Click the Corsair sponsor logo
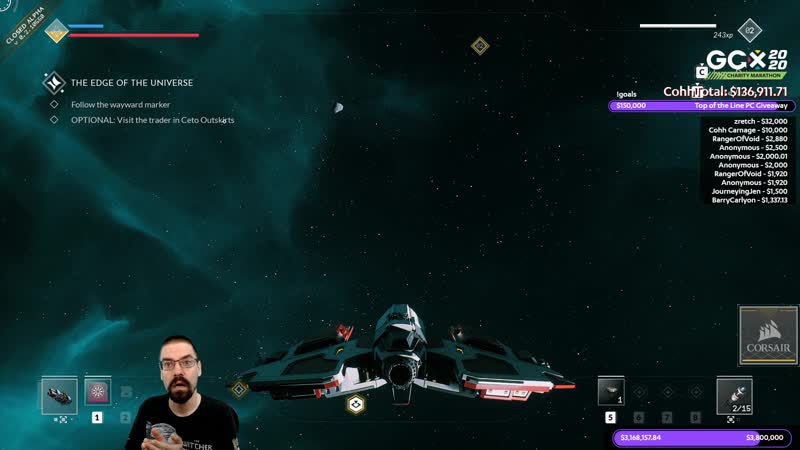 (x=767, y=336)
